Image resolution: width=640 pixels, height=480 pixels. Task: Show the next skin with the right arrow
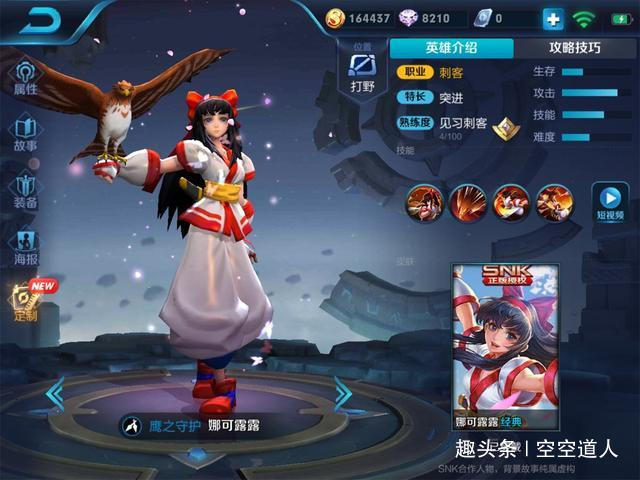pyautogui.click(x=343, y=393)
